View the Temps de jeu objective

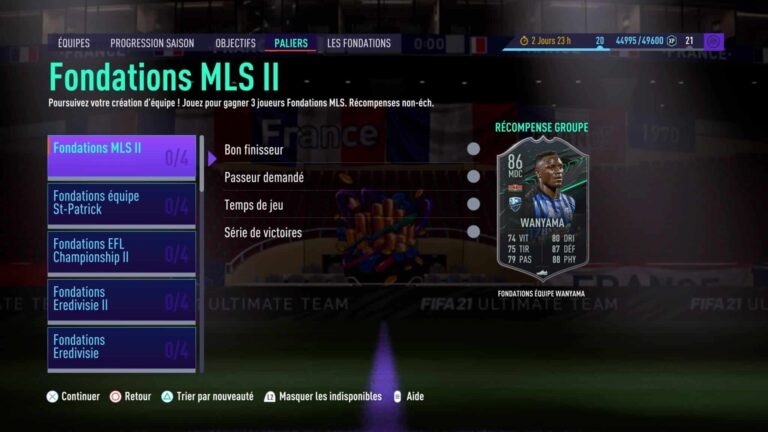350,205
